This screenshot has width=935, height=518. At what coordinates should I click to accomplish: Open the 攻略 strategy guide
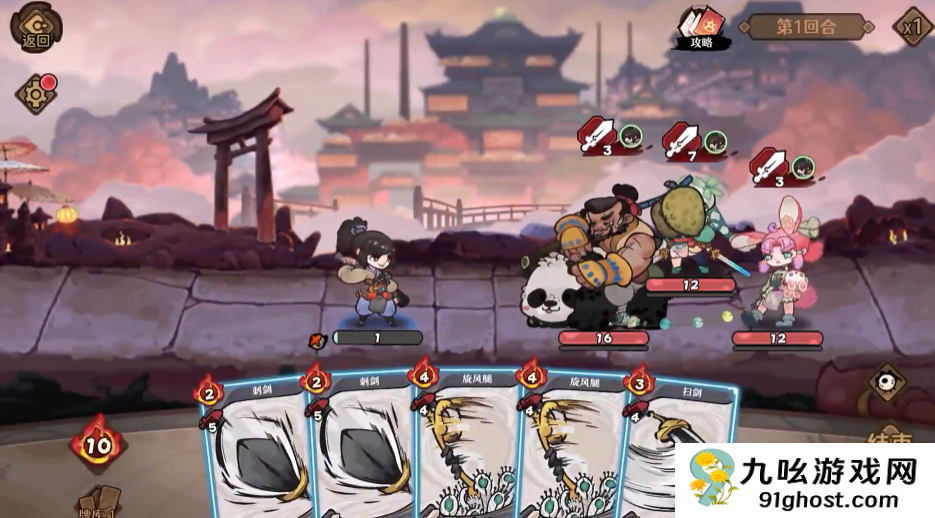[703, 30]
